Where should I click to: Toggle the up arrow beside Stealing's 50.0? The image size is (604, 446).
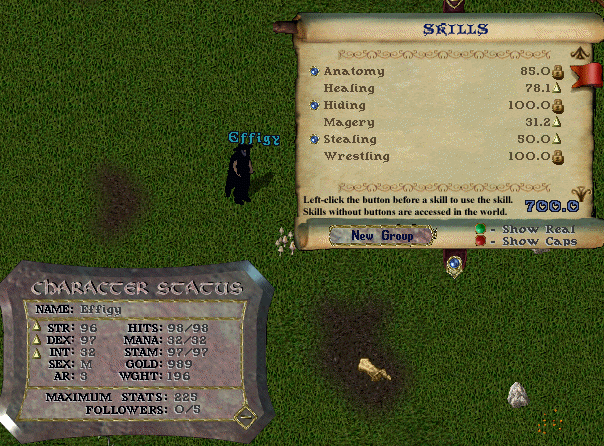click(558, 139)
